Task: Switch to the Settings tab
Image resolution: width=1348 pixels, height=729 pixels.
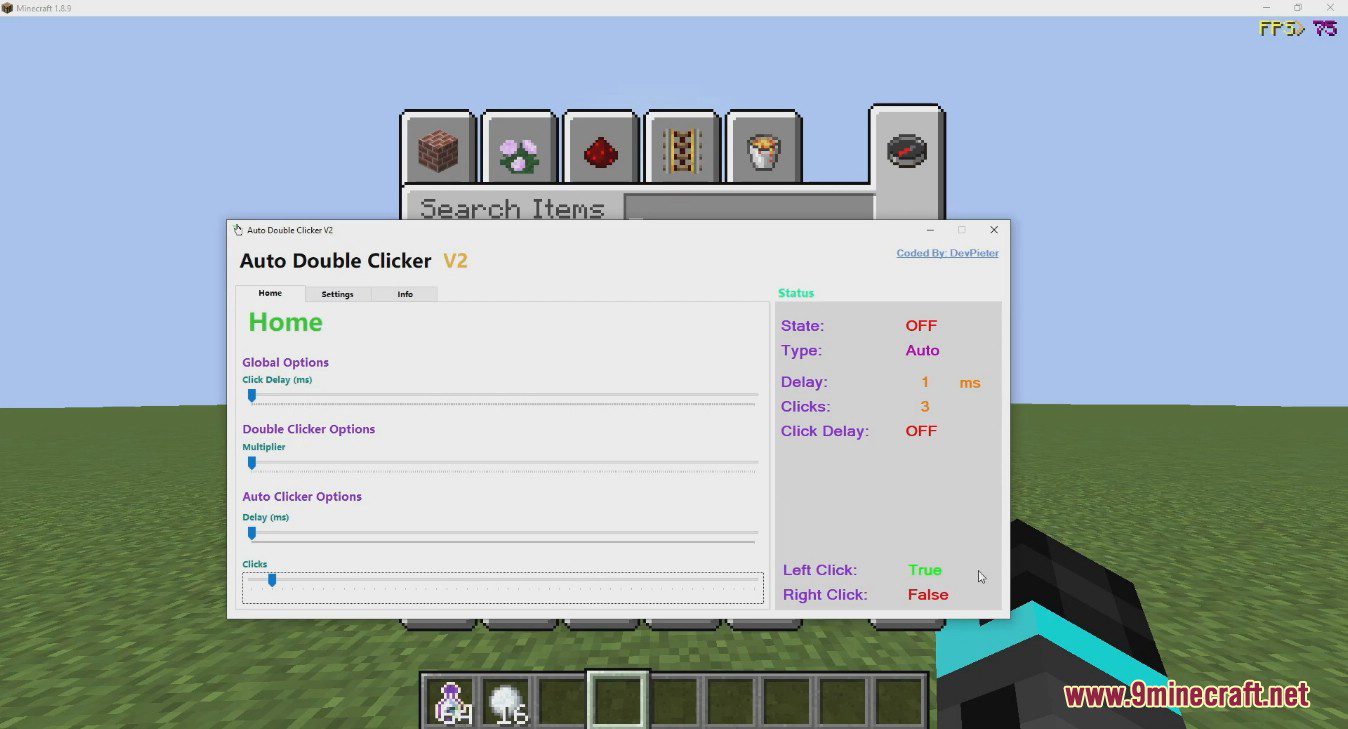Action: [x=337, y=294]
